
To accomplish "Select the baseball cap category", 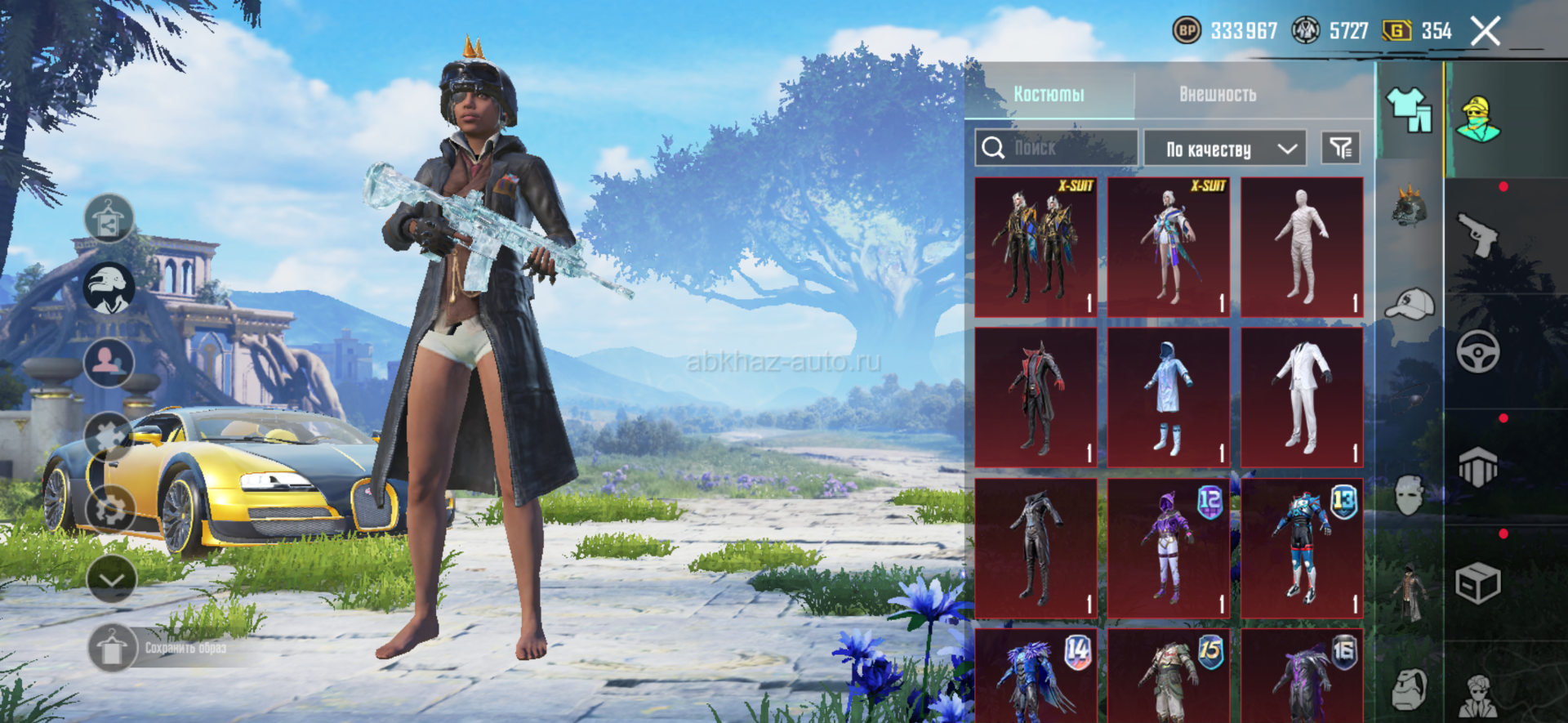I will tap(1410, 305).
